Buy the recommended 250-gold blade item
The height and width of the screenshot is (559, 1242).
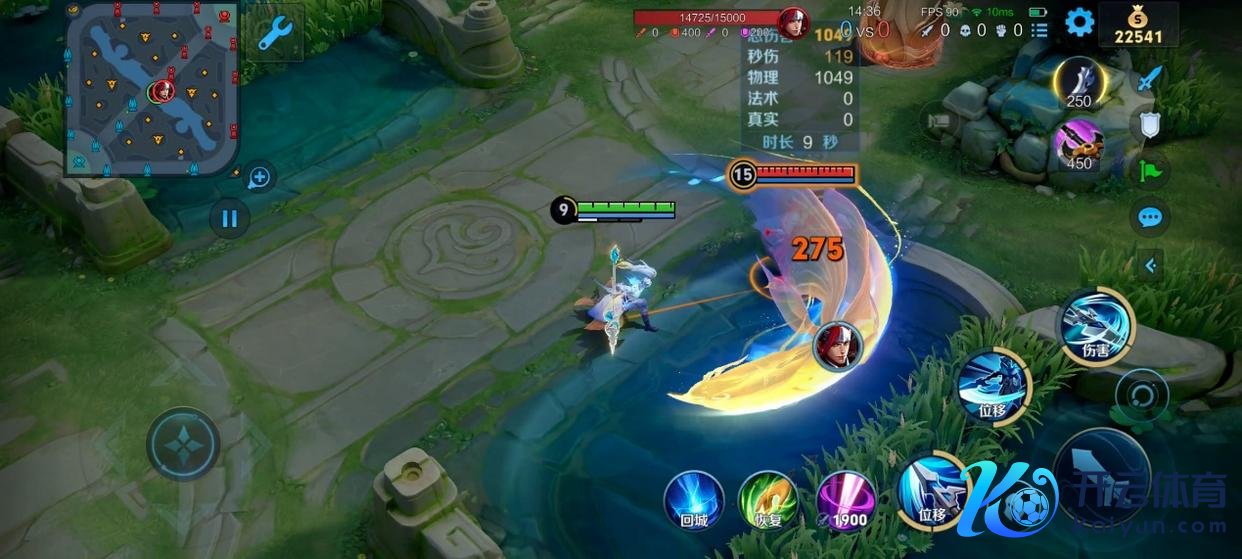click(x=1079, y=84)
